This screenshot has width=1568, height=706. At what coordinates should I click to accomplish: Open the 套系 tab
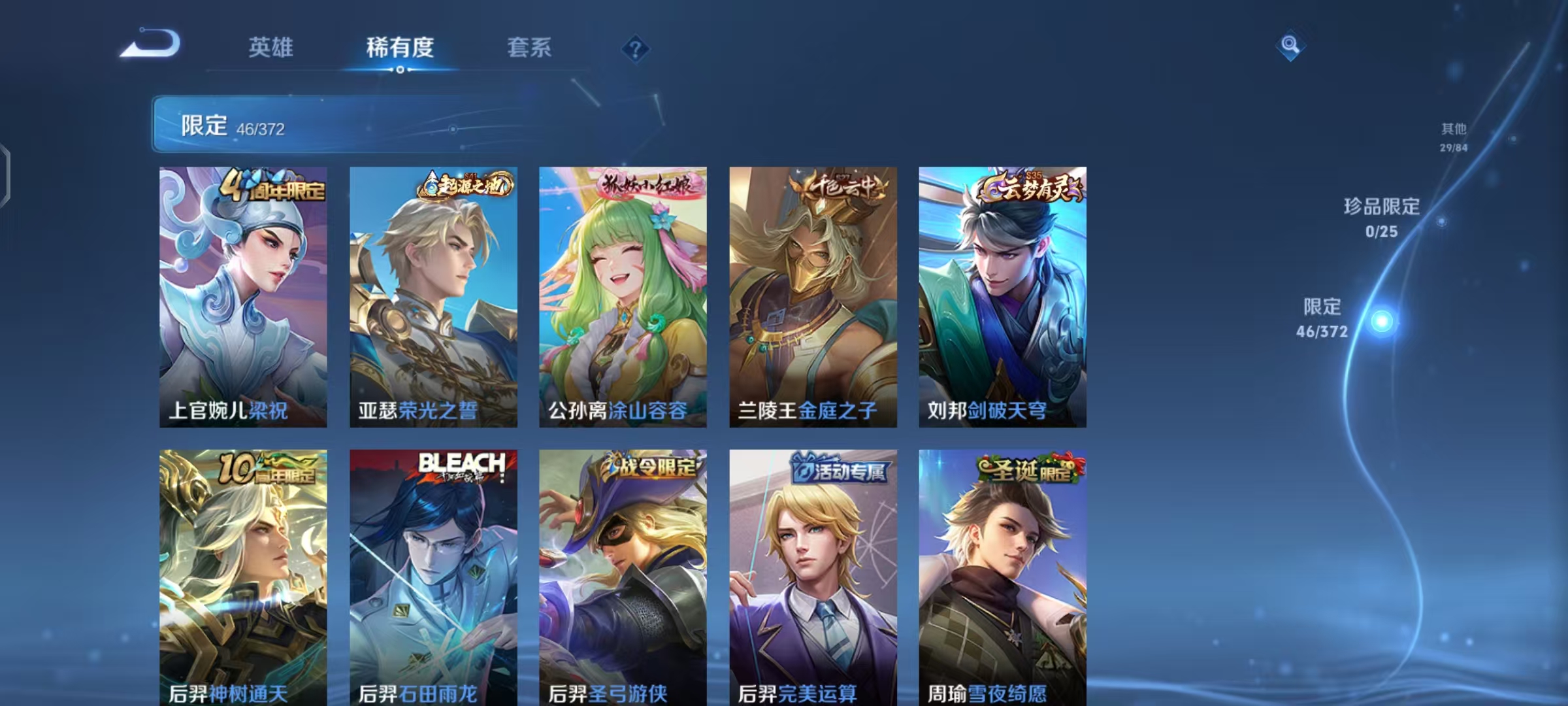(x=529, y=47)
